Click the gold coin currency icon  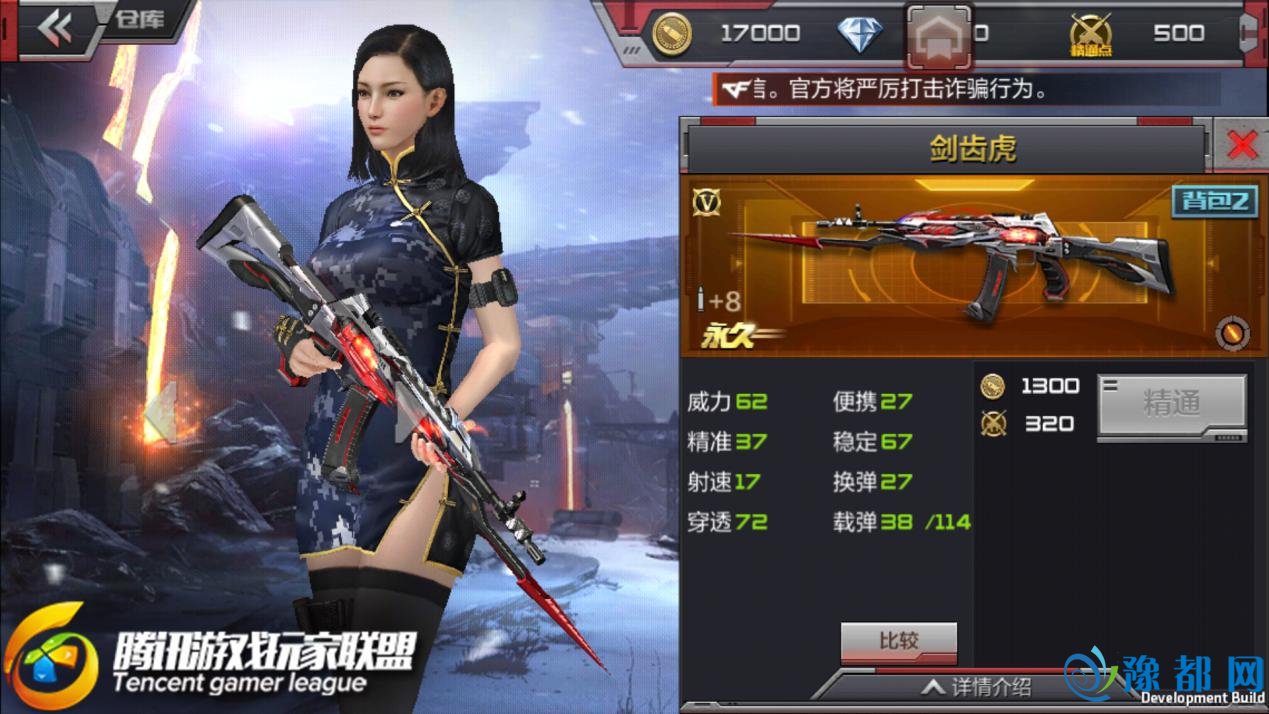click(670, 34)
